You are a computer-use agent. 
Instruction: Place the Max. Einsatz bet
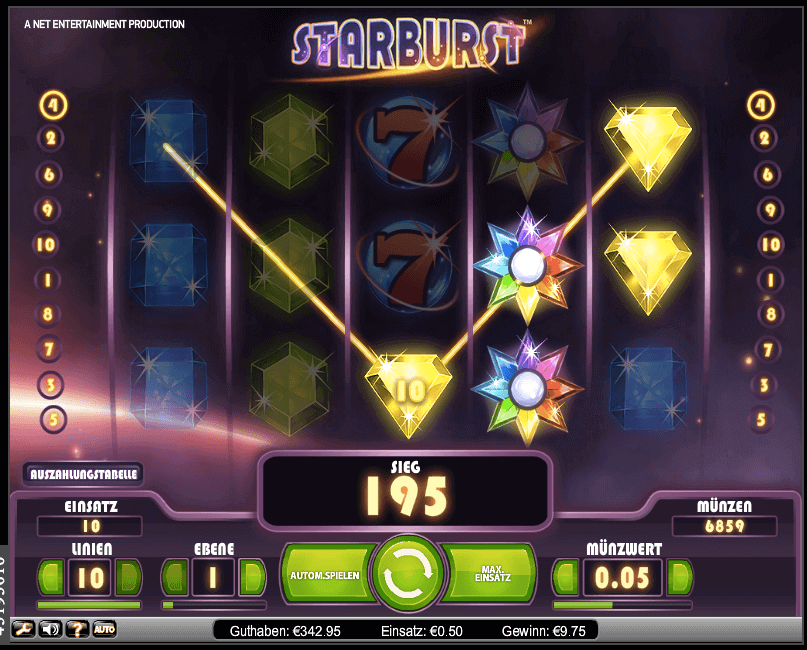tap(490, 576)
